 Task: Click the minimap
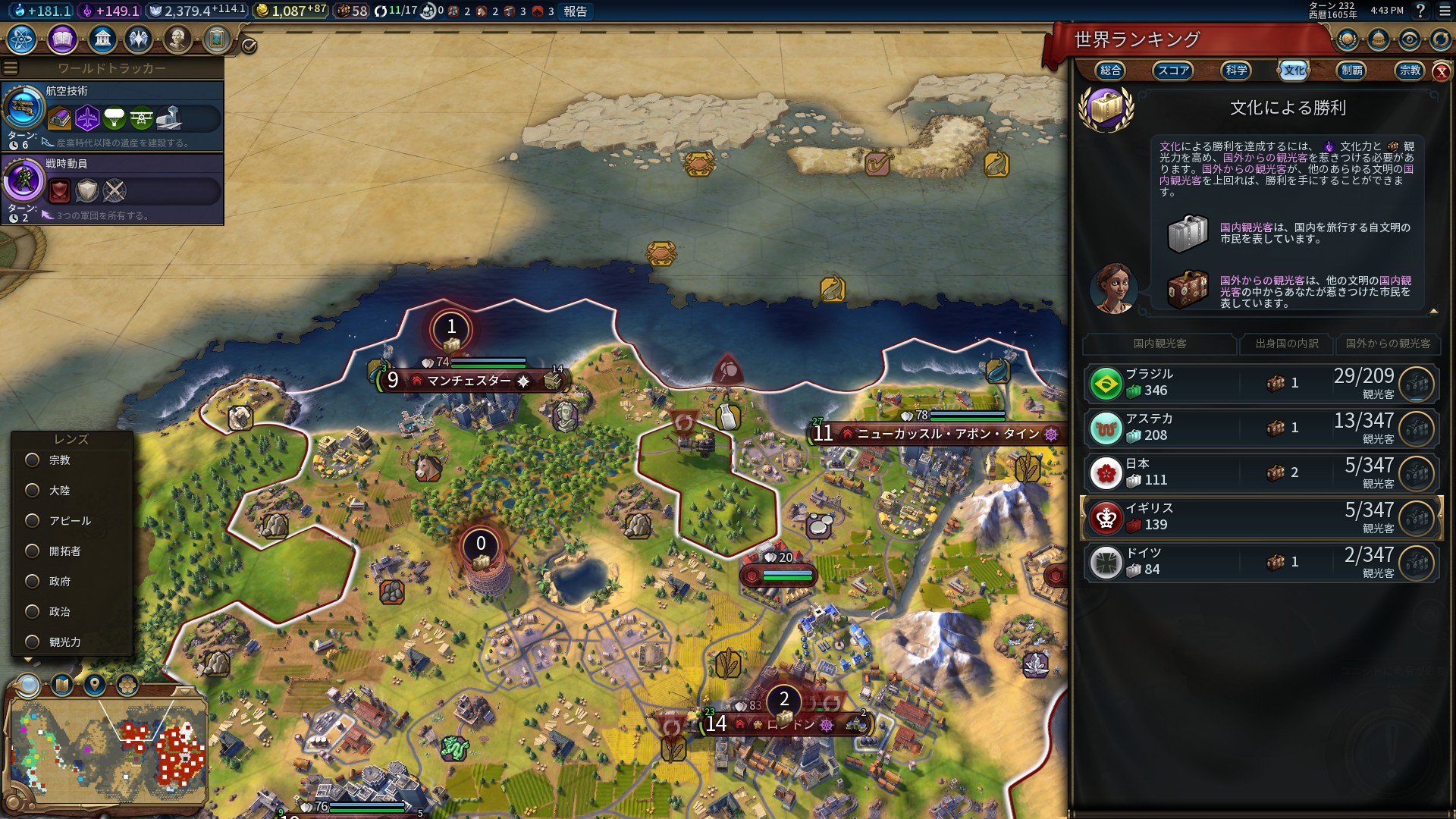(108, 751)
